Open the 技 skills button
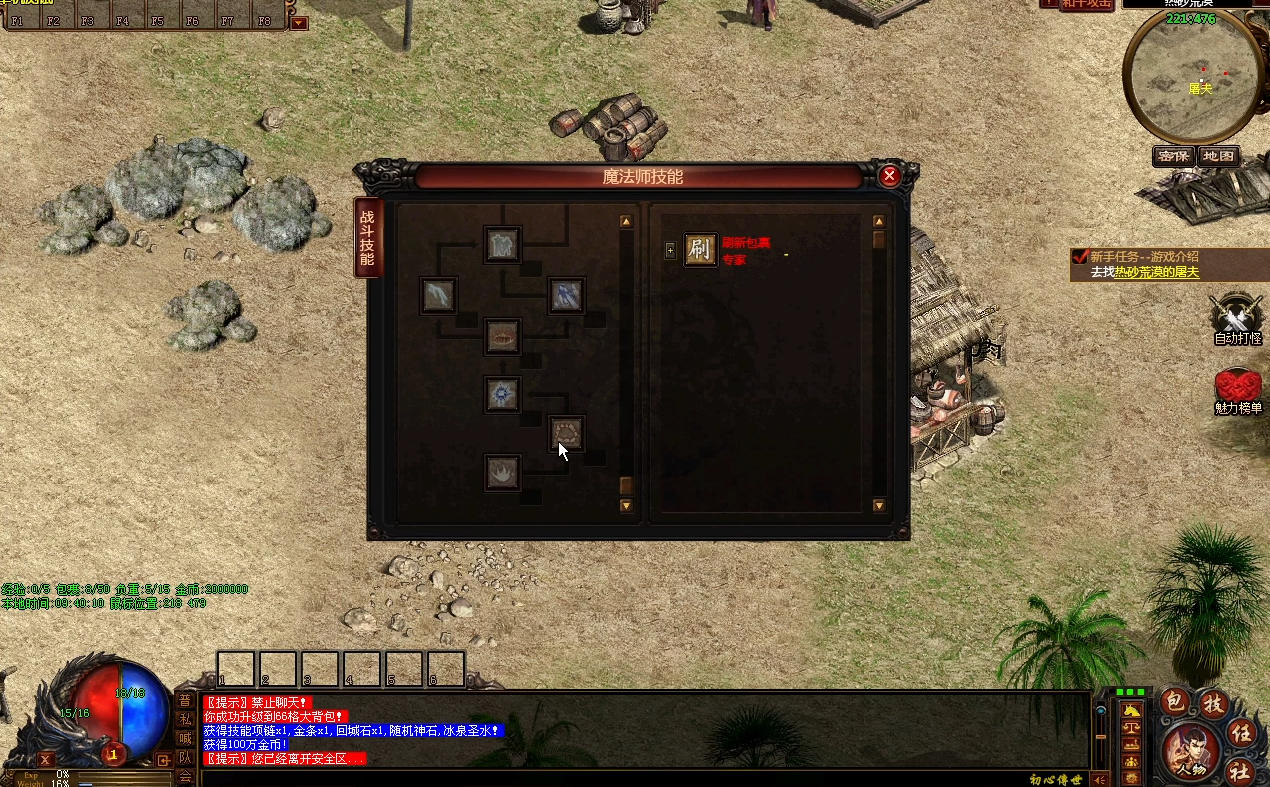Image resolution: width=1270 pixels, height=787 pixels. tap(1213, 703)
